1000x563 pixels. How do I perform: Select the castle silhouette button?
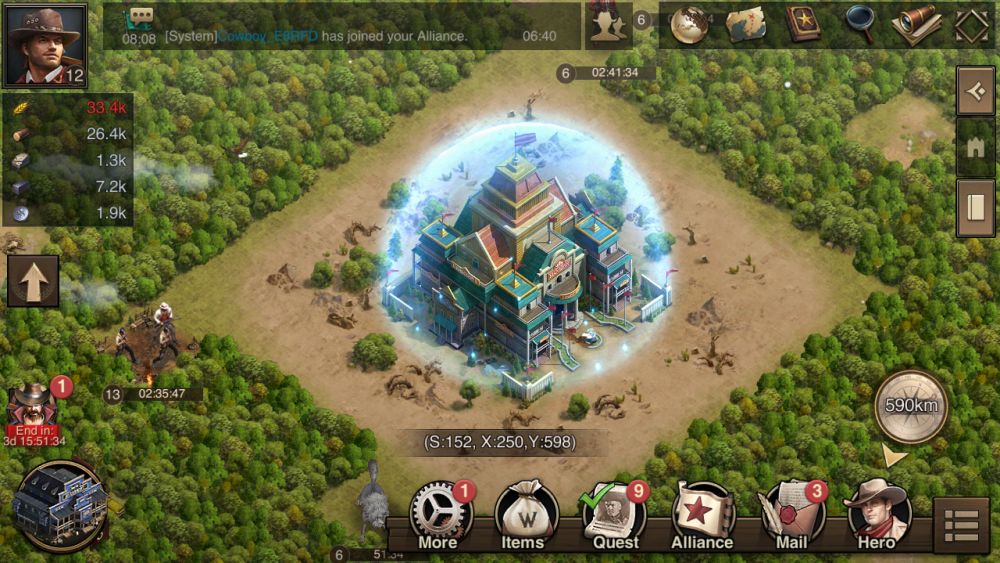(975, 149)
